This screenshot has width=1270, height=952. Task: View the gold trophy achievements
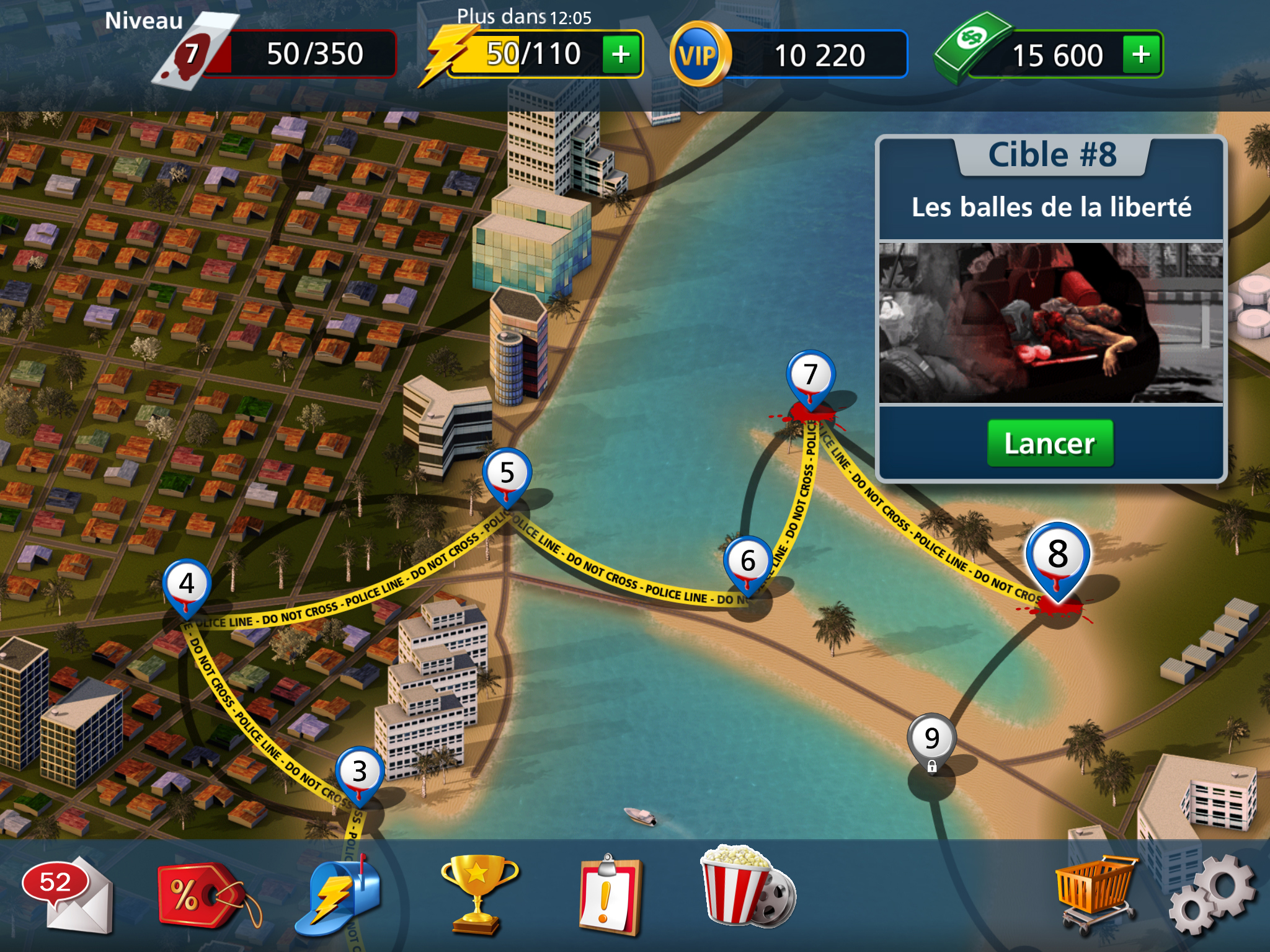tap(477, 892)
